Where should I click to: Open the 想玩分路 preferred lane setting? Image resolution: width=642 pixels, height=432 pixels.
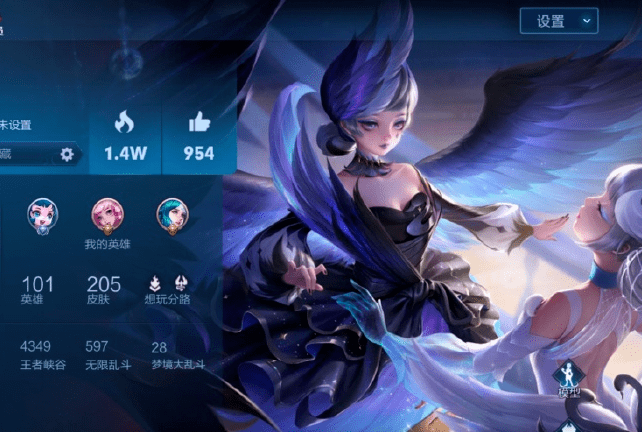tap(167, 289)
